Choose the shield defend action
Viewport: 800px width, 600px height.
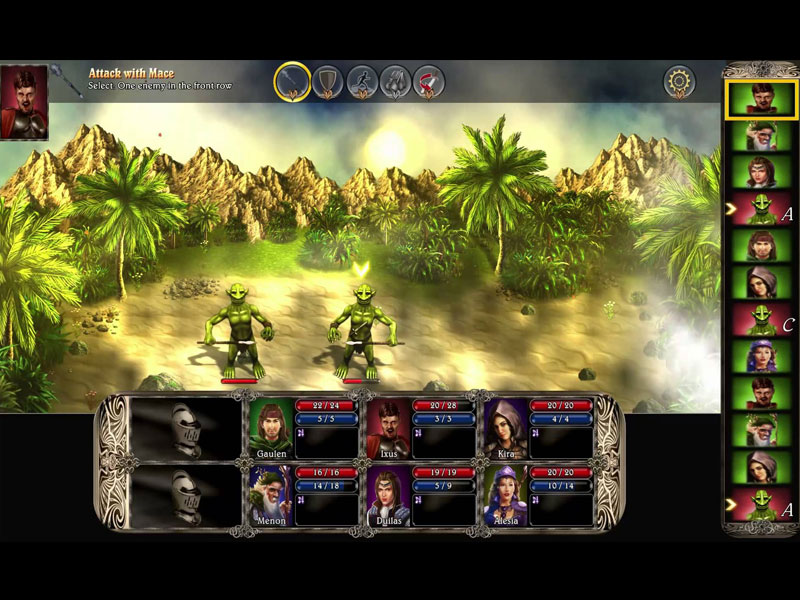[327, 81]
